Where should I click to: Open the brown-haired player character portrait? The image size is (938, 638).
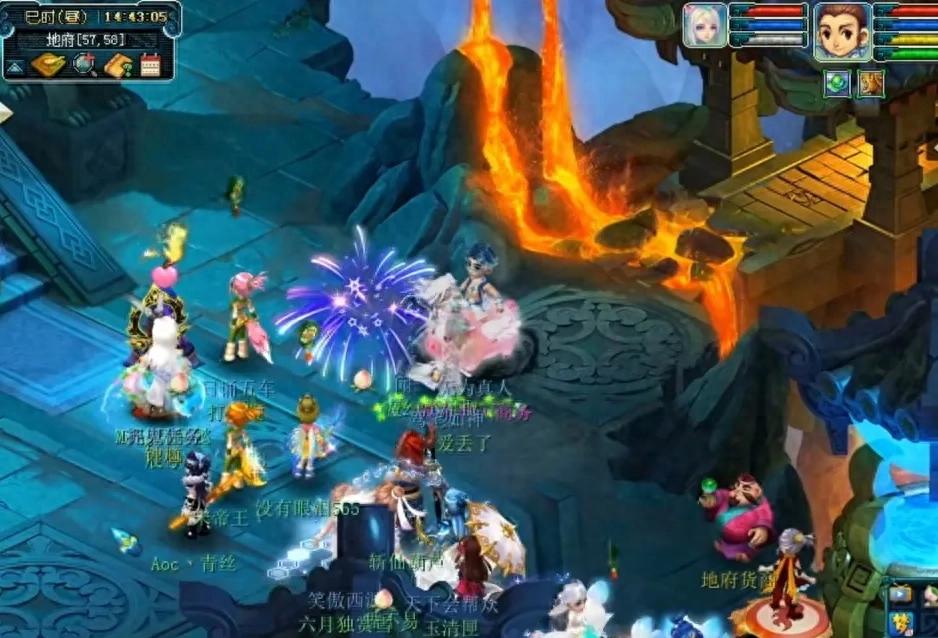tap(841, 30)
